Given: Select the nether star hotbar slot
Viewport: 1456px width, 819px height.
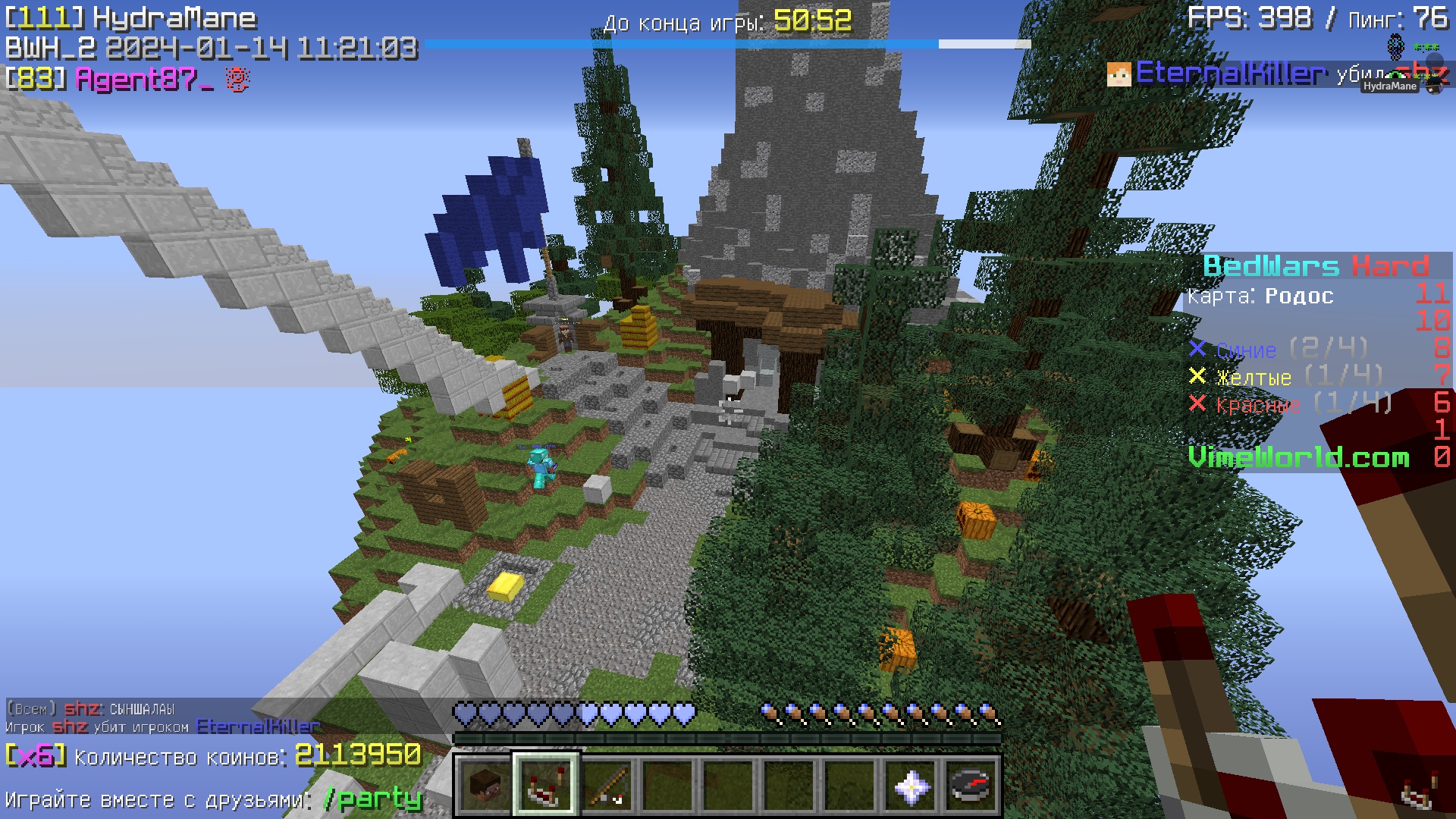Looking at the screenshot, I should 911,785.
